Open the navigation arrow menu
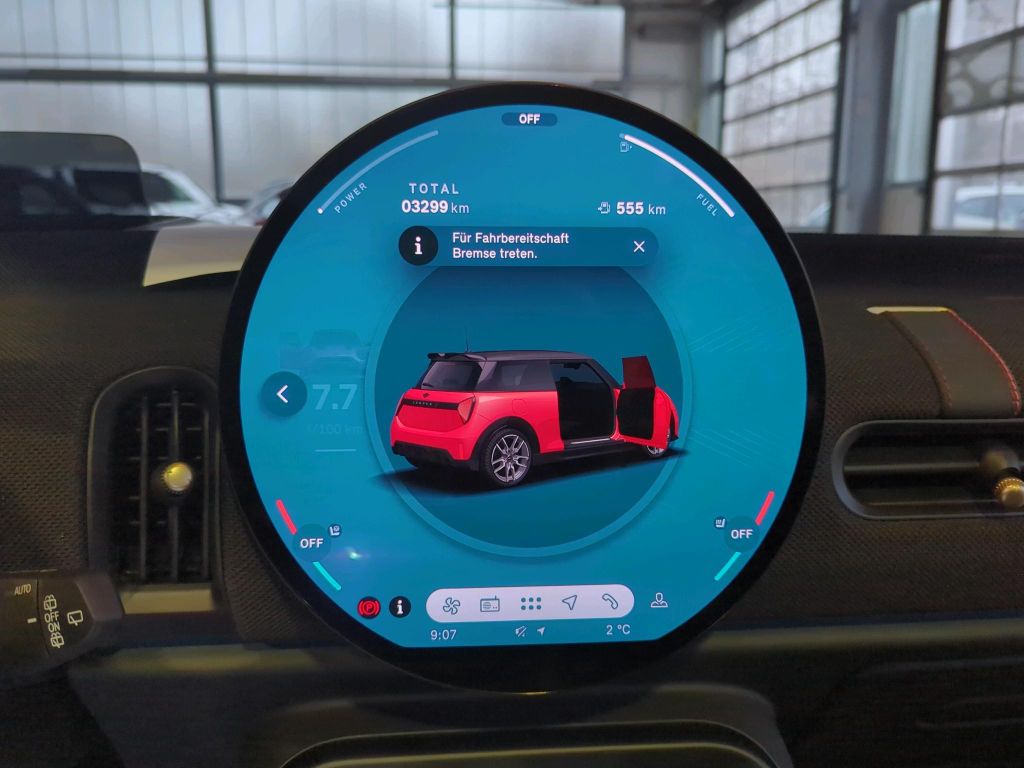This screenshot has height=768, width=1024. point(570,602)
